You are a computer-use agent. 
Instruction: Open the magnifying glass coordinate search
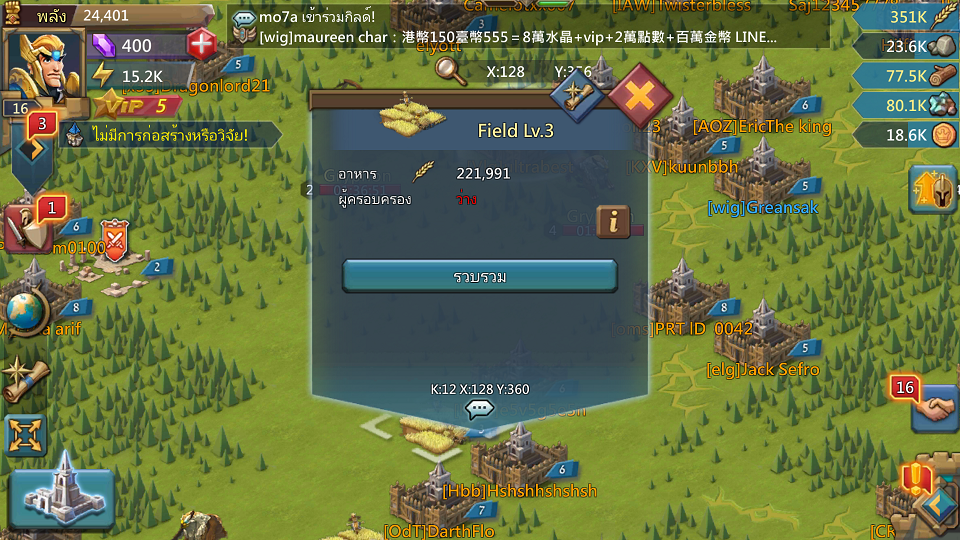click(451, 70)
